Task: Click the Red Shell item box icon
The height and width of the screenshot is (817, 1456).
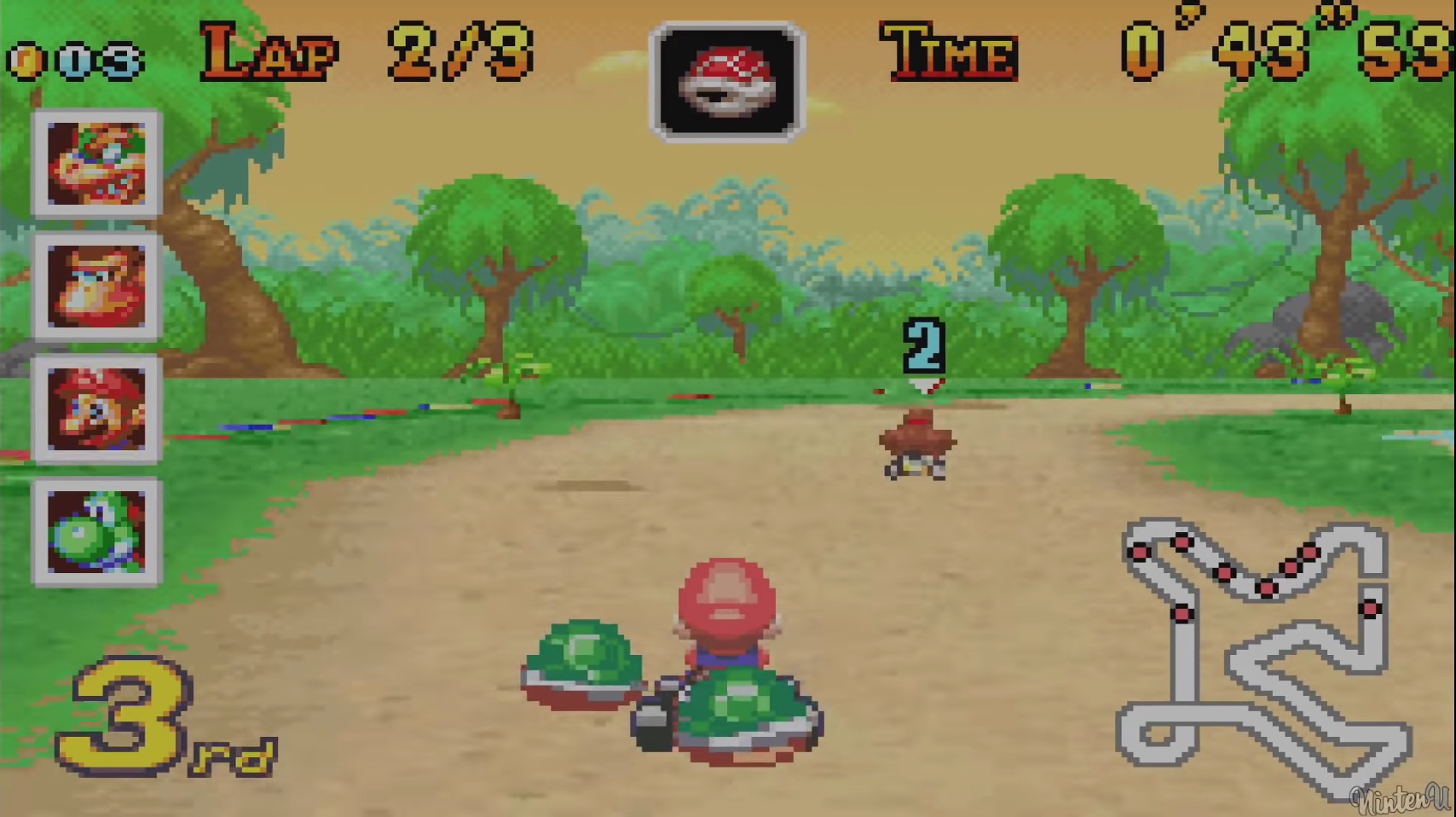Action: [729, 77]
